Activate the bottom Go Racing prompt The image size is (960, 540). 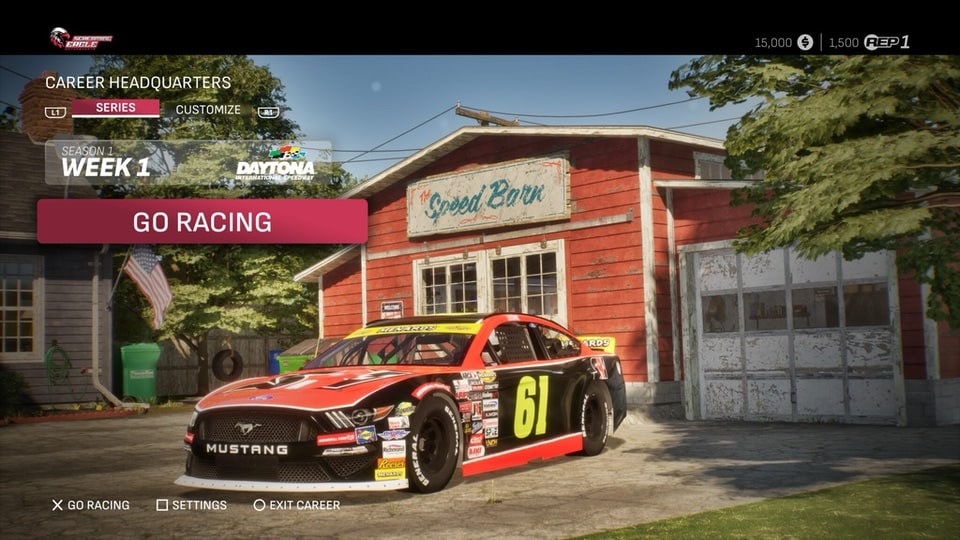coord(90,505)
